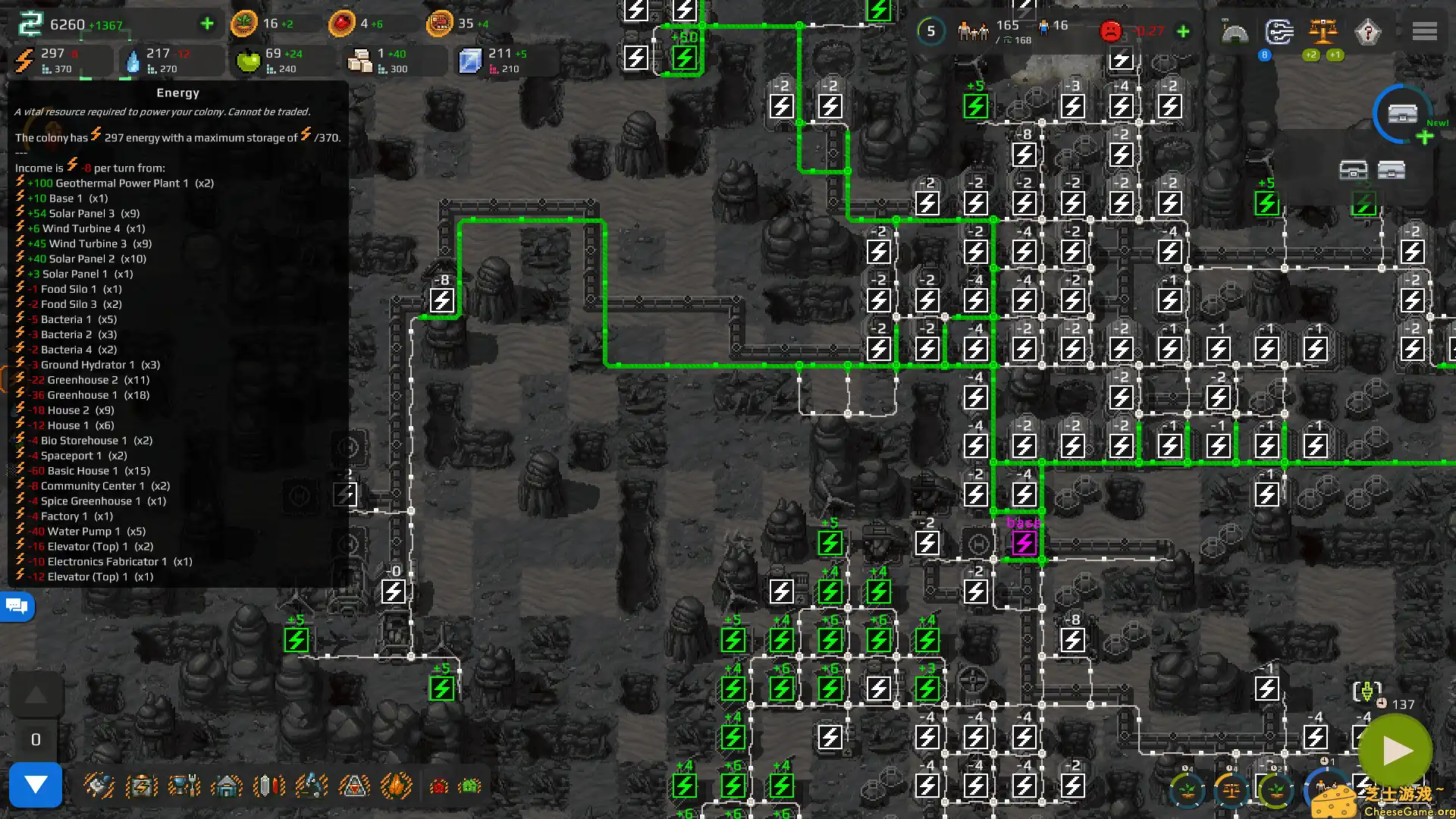The image size is (1456, 819).
Task: Open the New! cargo delivery indicator
Action: (1404, 115)
